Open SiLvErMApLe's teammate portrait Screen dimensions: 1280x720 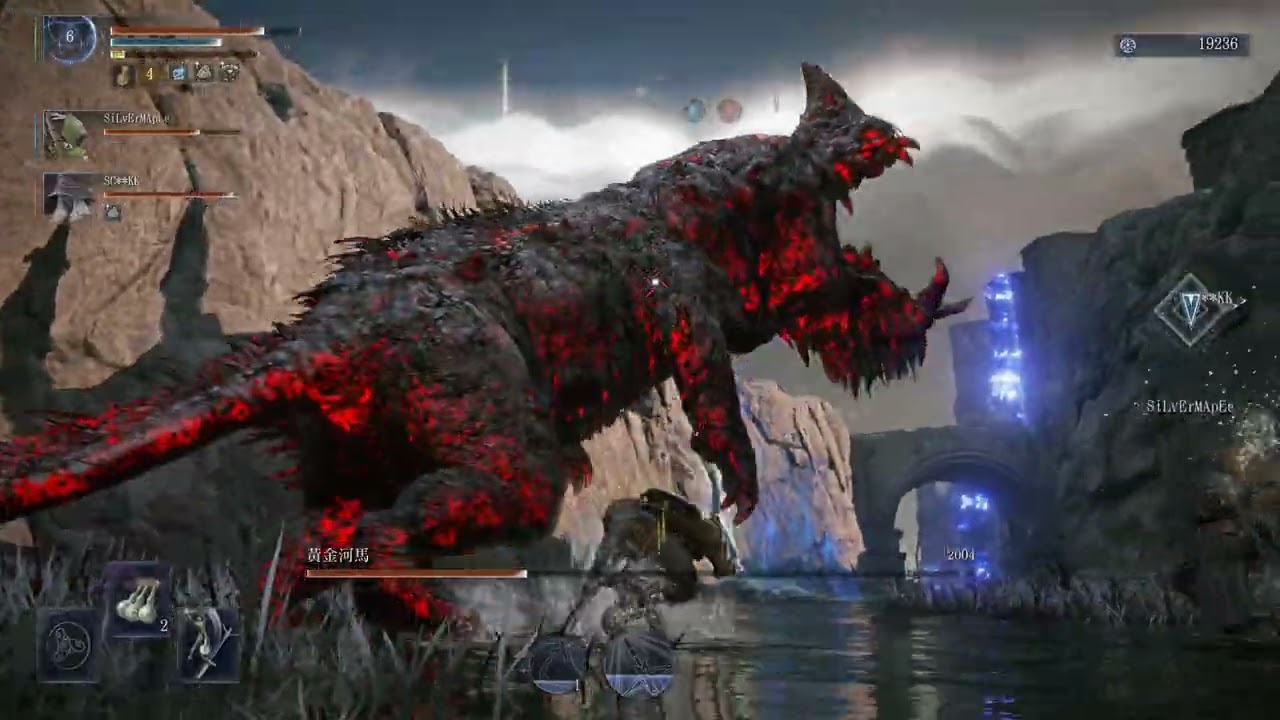tap(66, 134)
